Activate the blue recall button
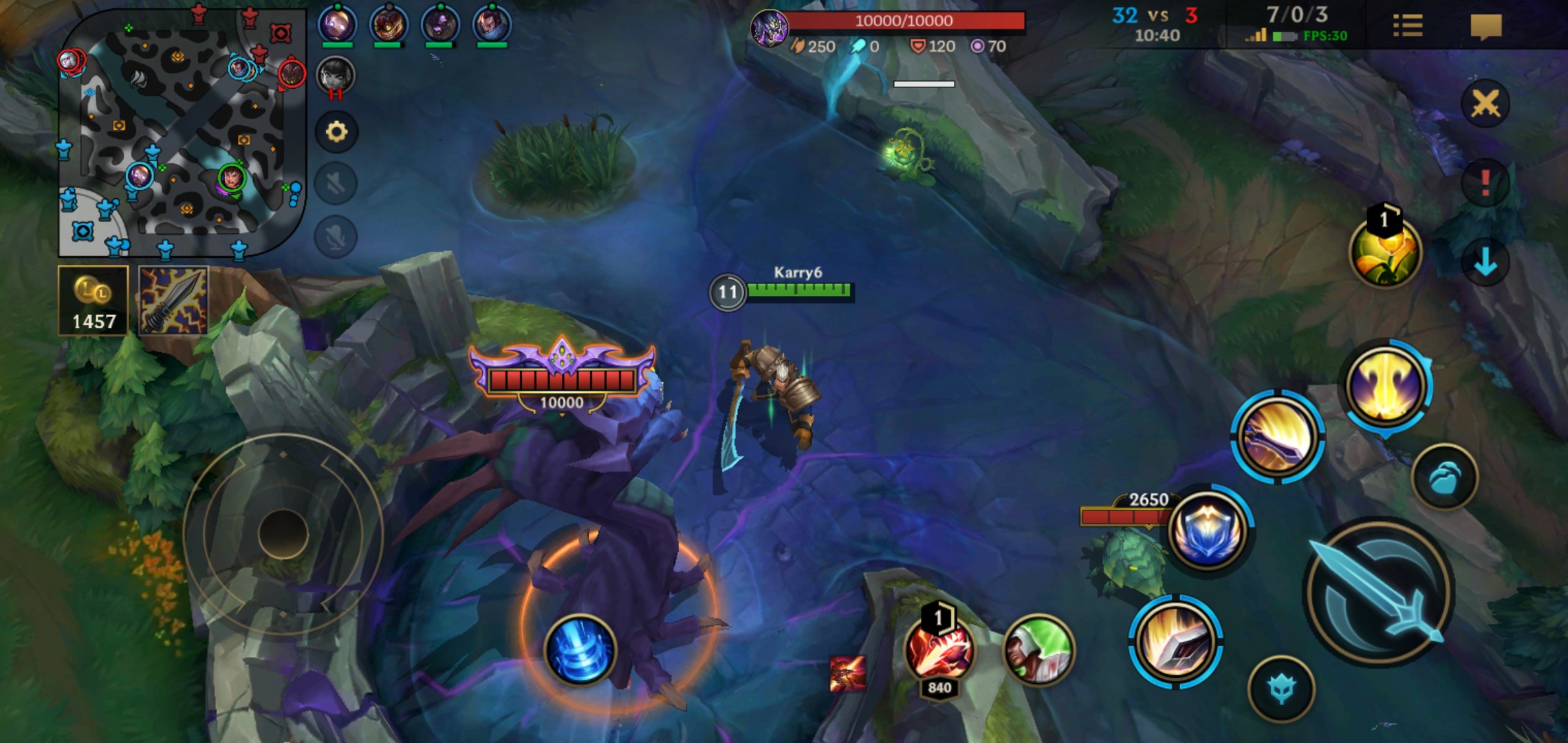1568x743 pixels. click(x=580, y=650)
